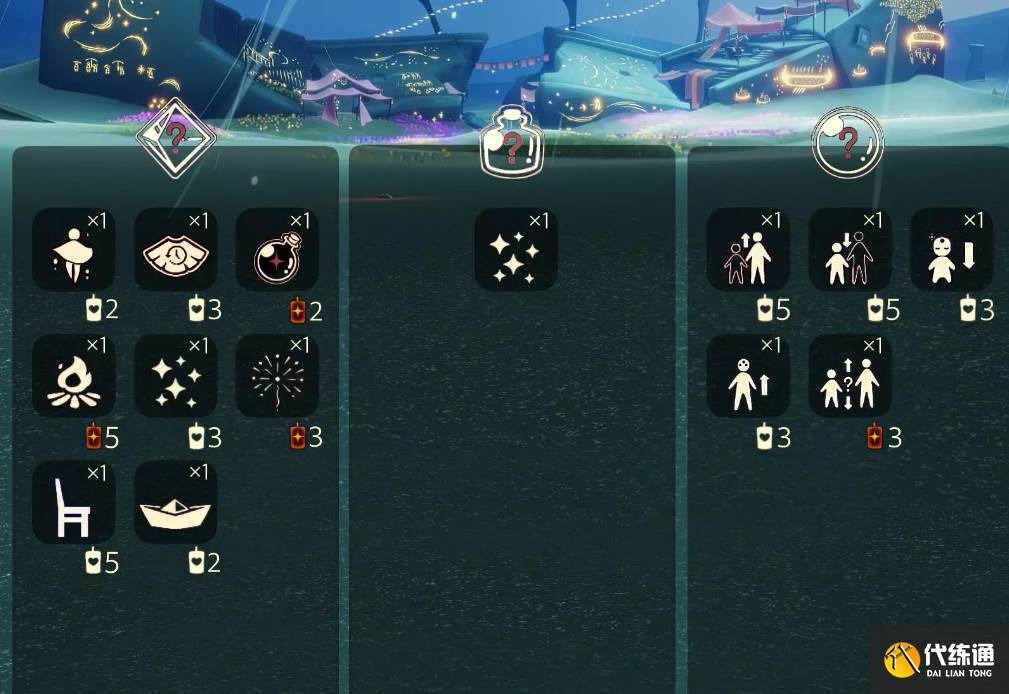This screenshot has width=1009, height=694.
Task: Choose the random size question mark spell
Action: click(x=850, y=376)
